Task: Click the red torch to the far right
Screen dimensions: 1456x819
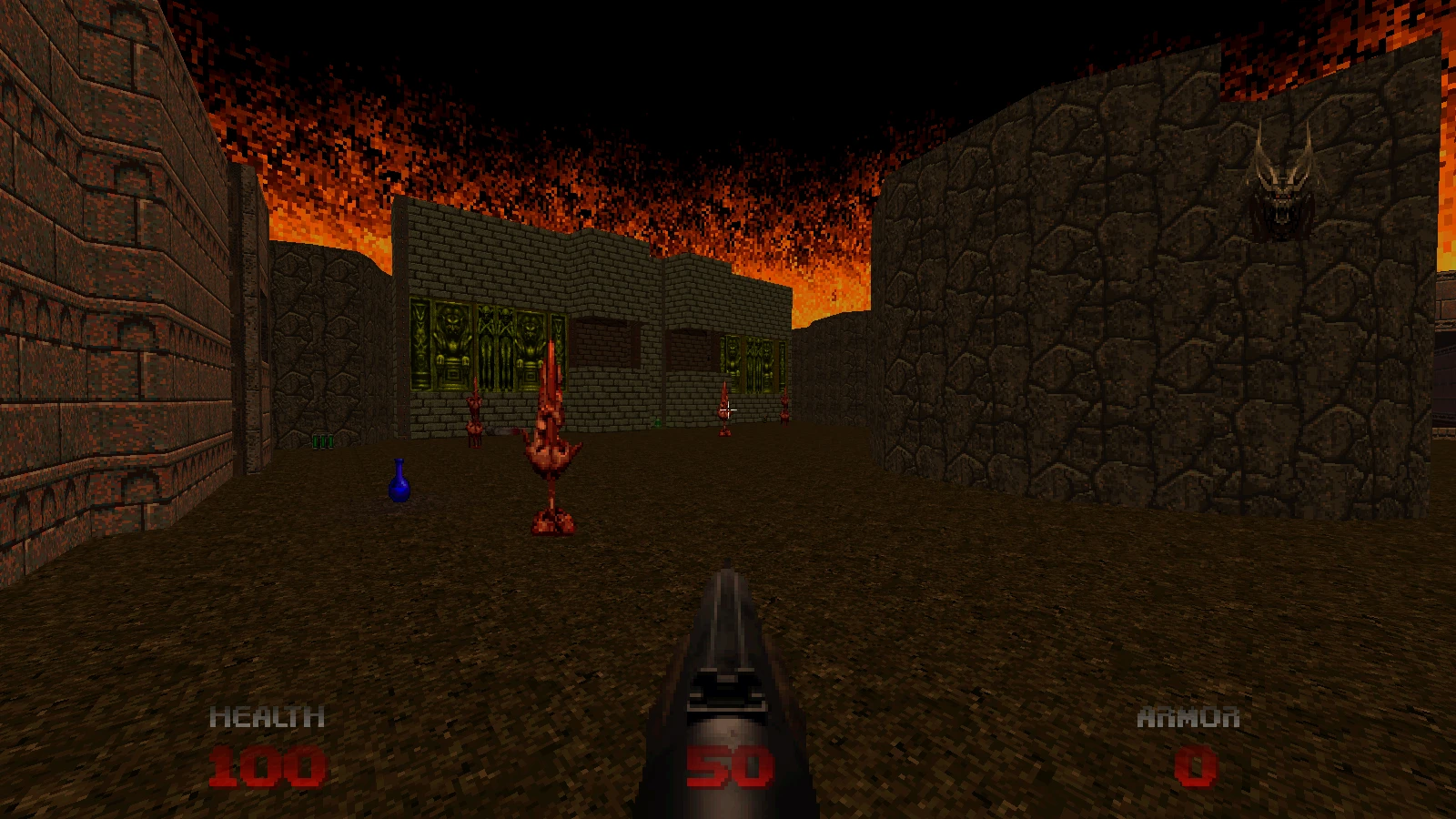Action: (784, 411)
